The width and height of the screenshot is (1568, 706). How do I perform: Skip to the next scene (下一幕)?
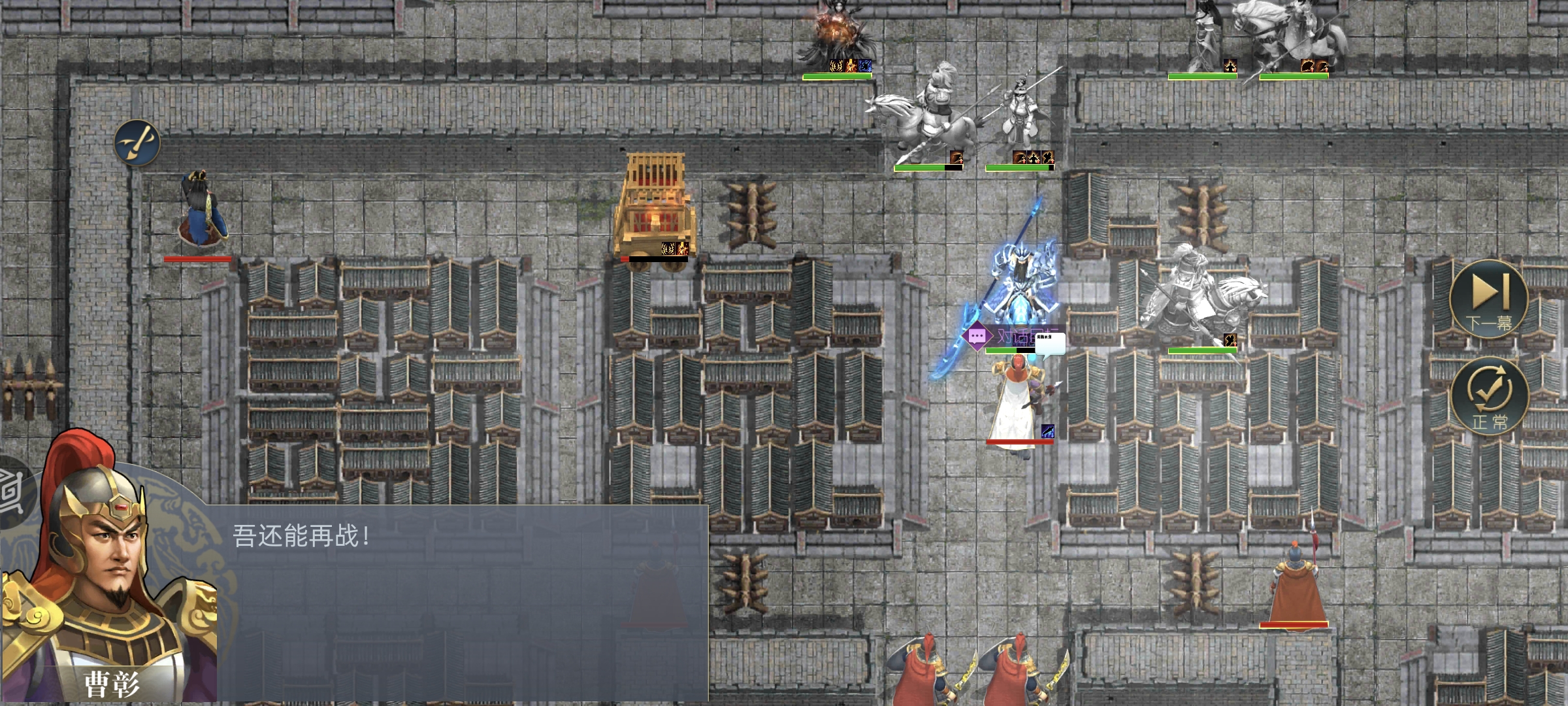pos(1488,299)
